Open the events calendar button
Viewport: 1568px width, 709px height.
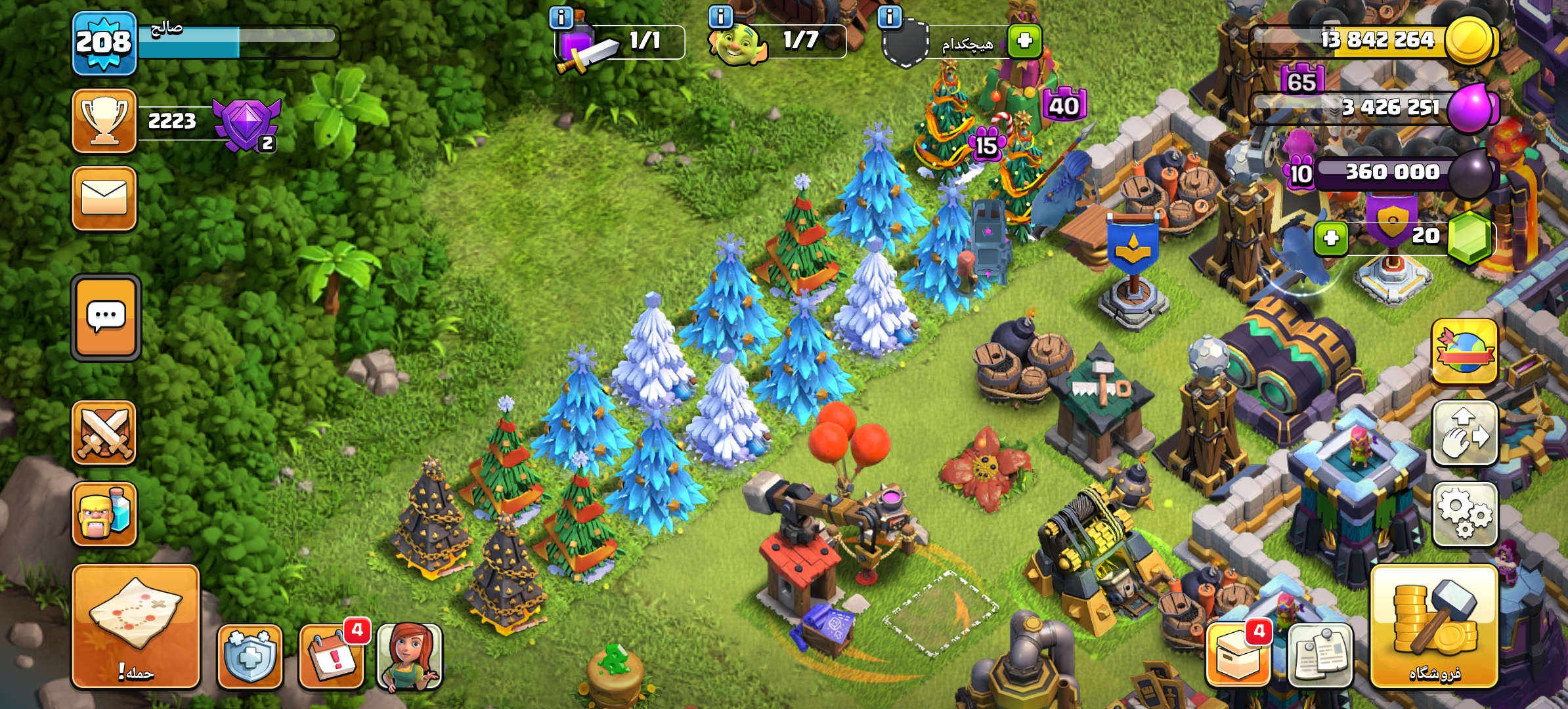coord(332,656)
